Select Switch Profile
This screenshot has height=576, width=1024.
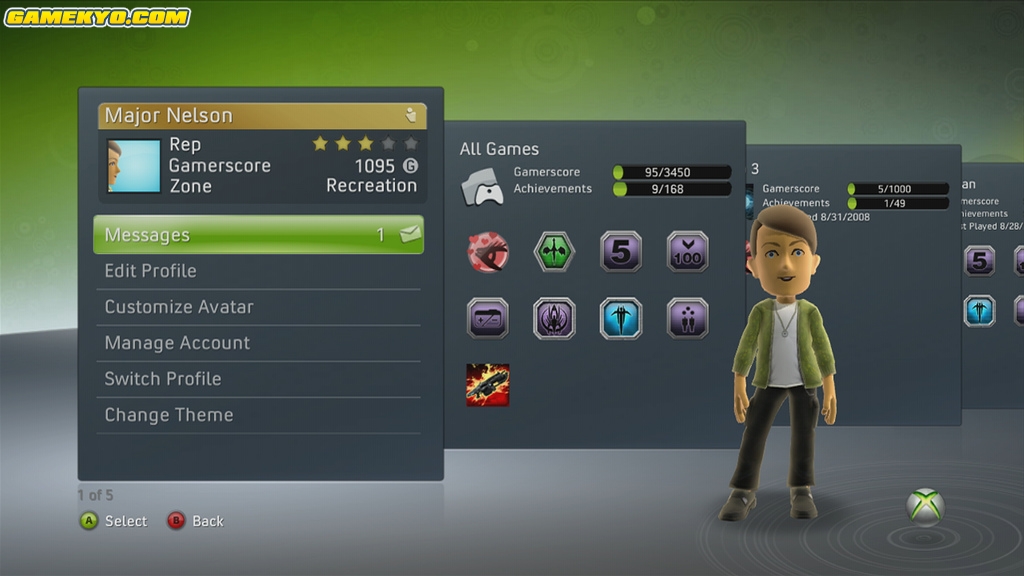[x=258, y=379]
